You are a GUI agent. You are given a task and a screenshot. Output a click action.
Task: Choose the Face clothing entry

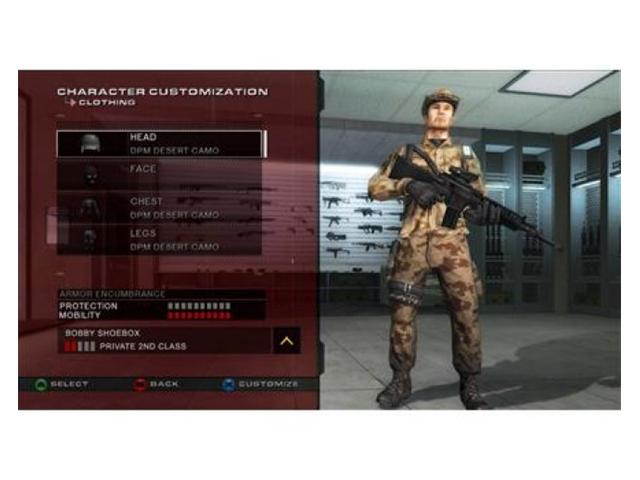tap(160, 175)
